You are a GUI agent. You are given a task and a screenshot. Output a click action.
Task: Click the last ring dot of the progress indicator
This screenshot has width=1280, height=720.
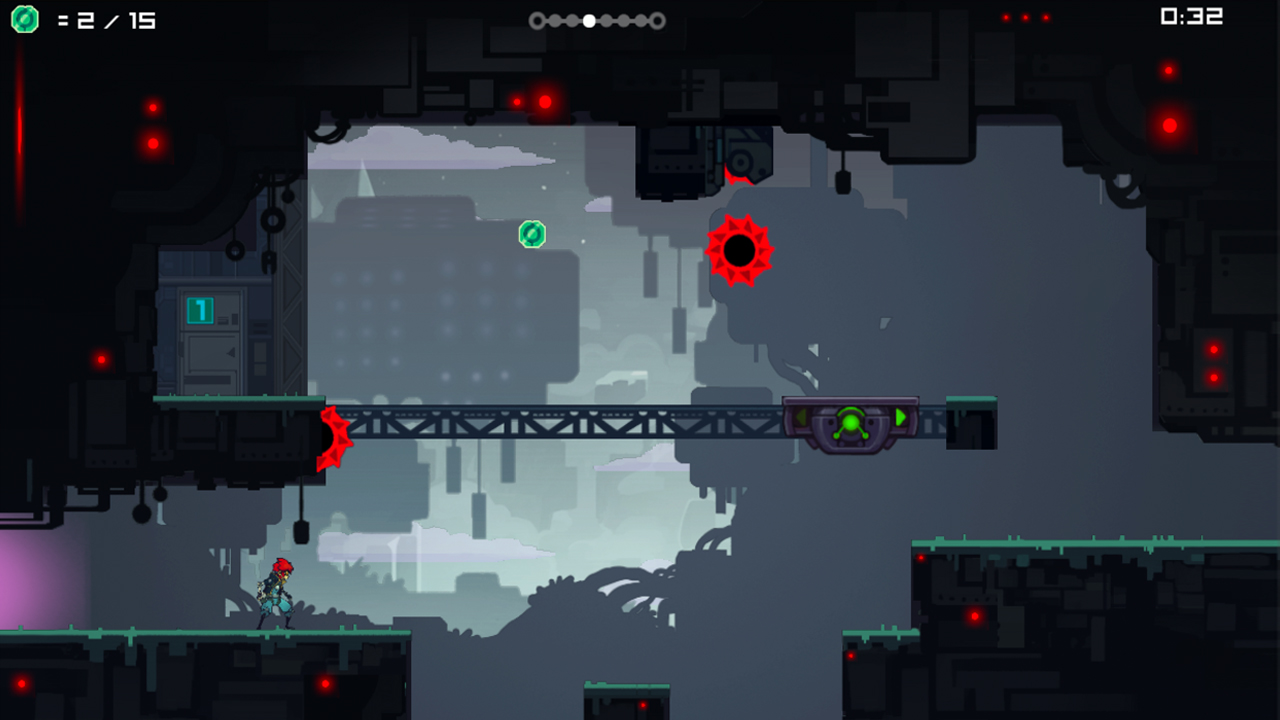658,19
